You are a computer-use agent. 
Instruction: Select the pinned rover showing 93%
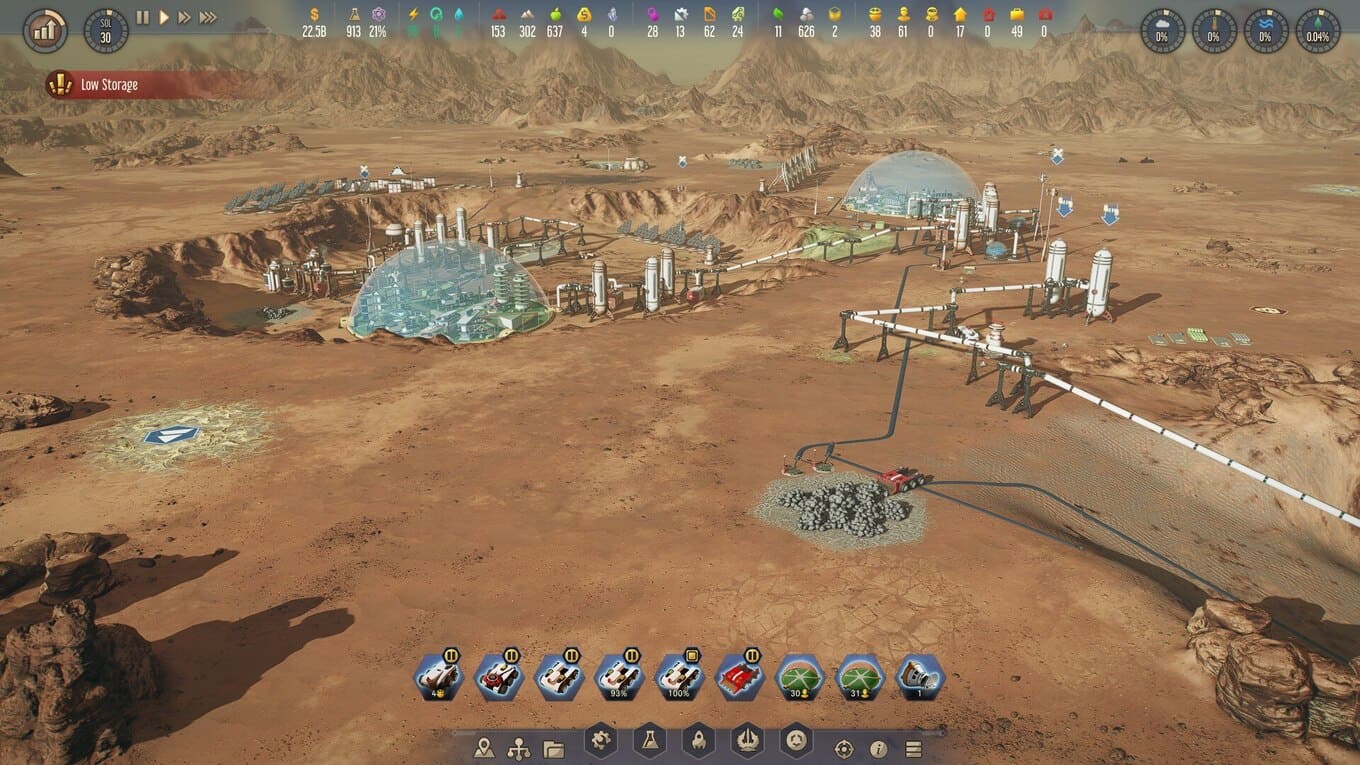tap(620, 678)
